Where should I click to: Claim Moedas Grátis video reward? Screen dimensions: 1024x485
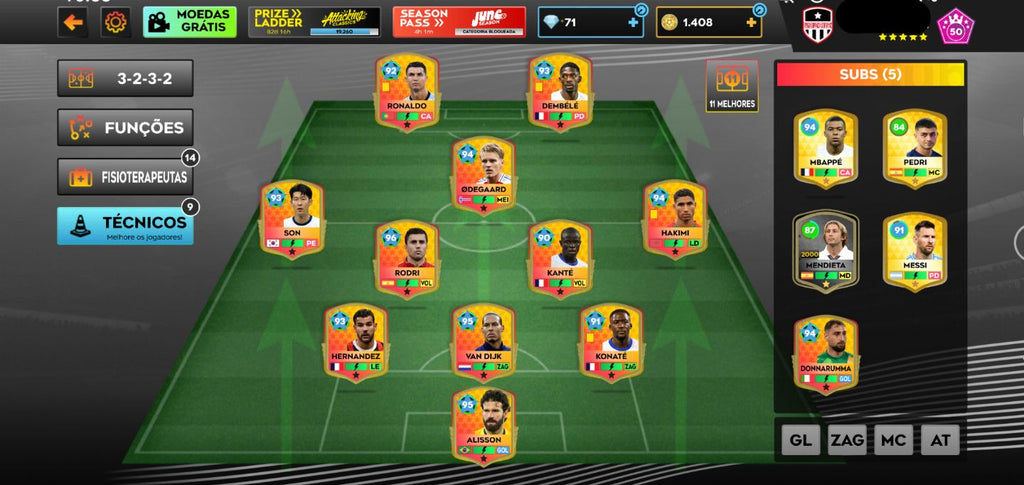[190, 21]
